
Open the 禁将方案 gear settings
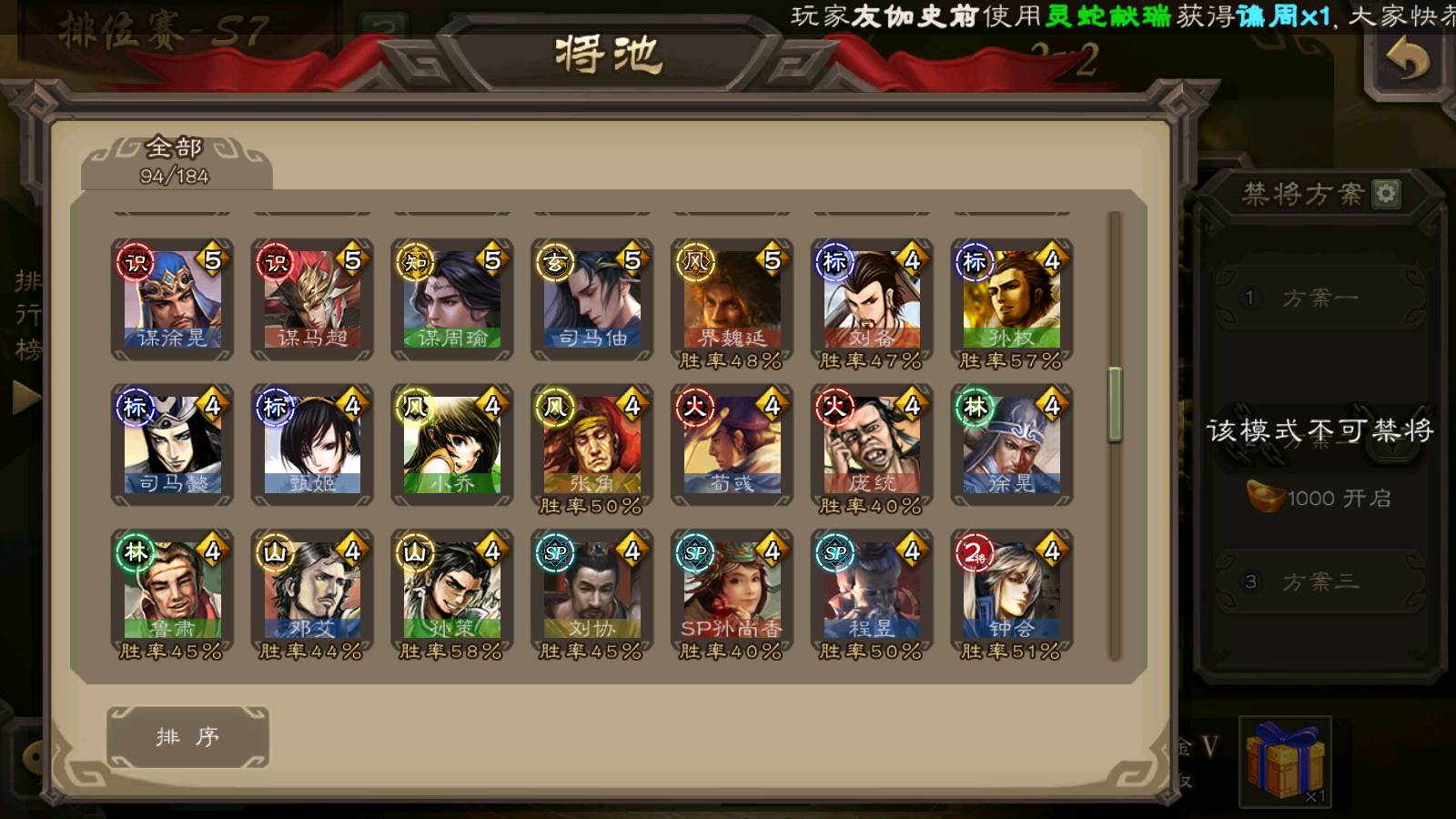point(1386,193)
